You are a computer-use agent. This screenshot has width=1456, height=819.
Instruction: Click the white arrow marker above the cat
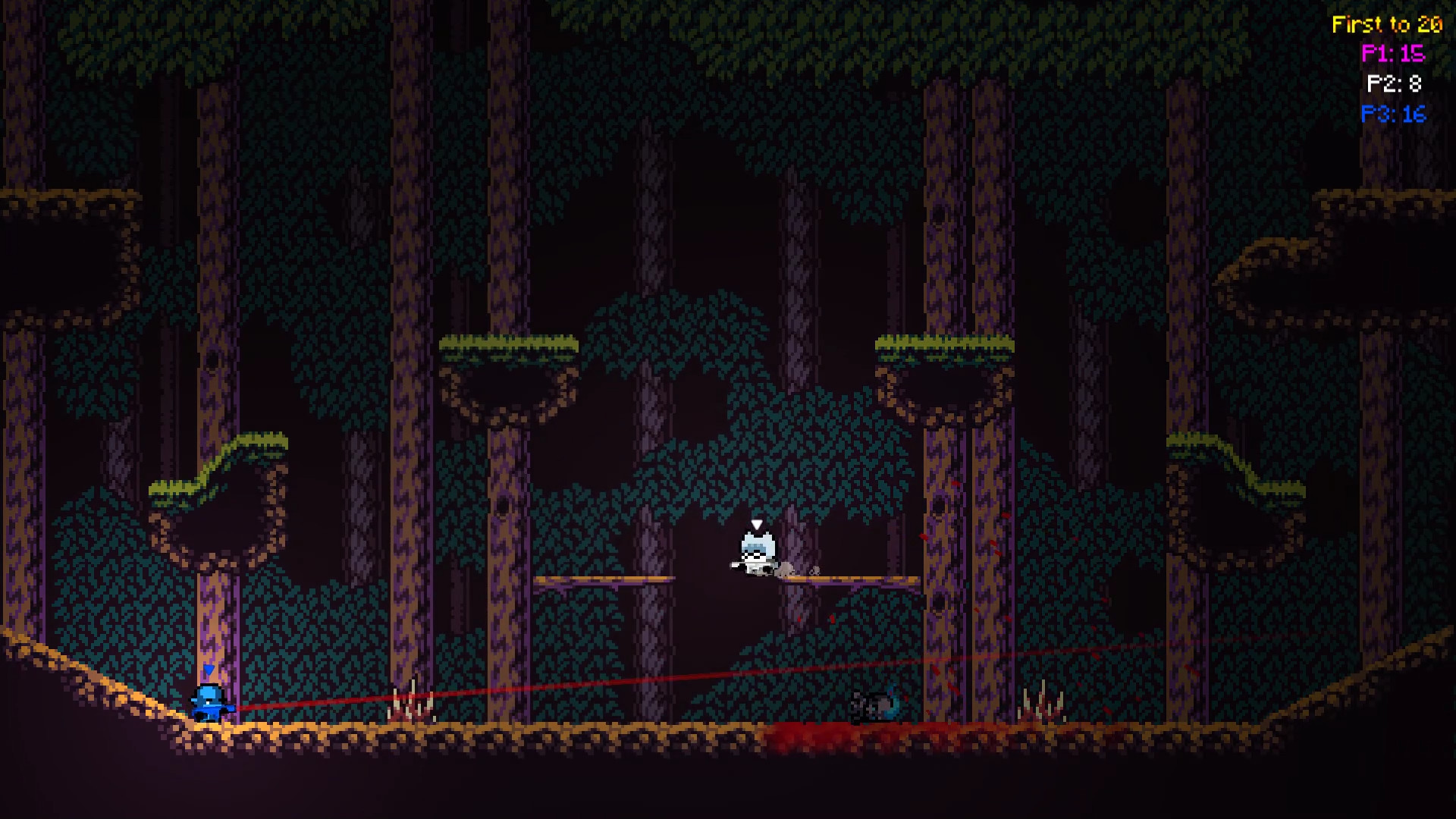point(755,523)
